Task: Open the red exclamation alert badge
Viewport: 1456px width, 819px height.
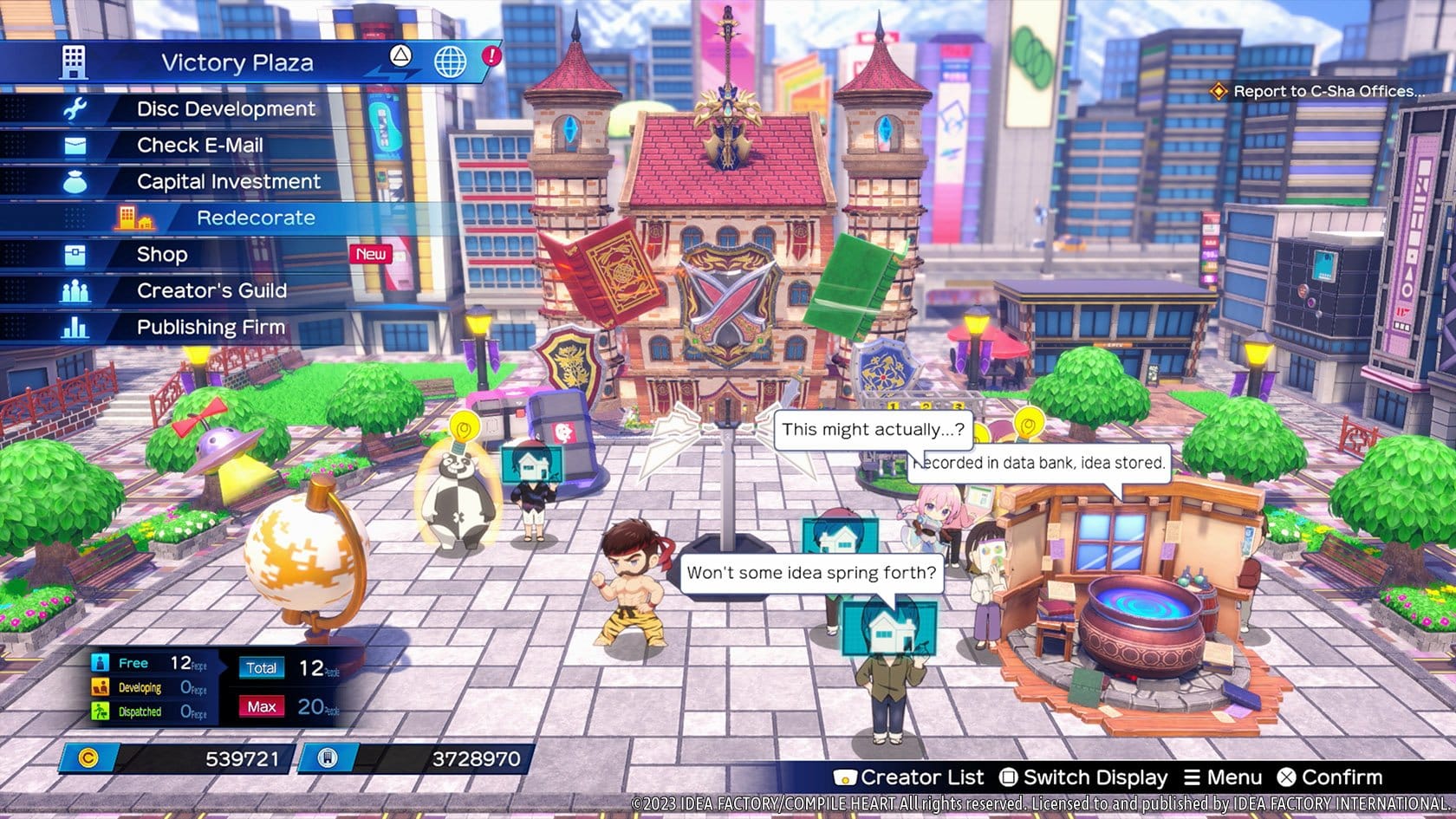Action: point(491,55)
